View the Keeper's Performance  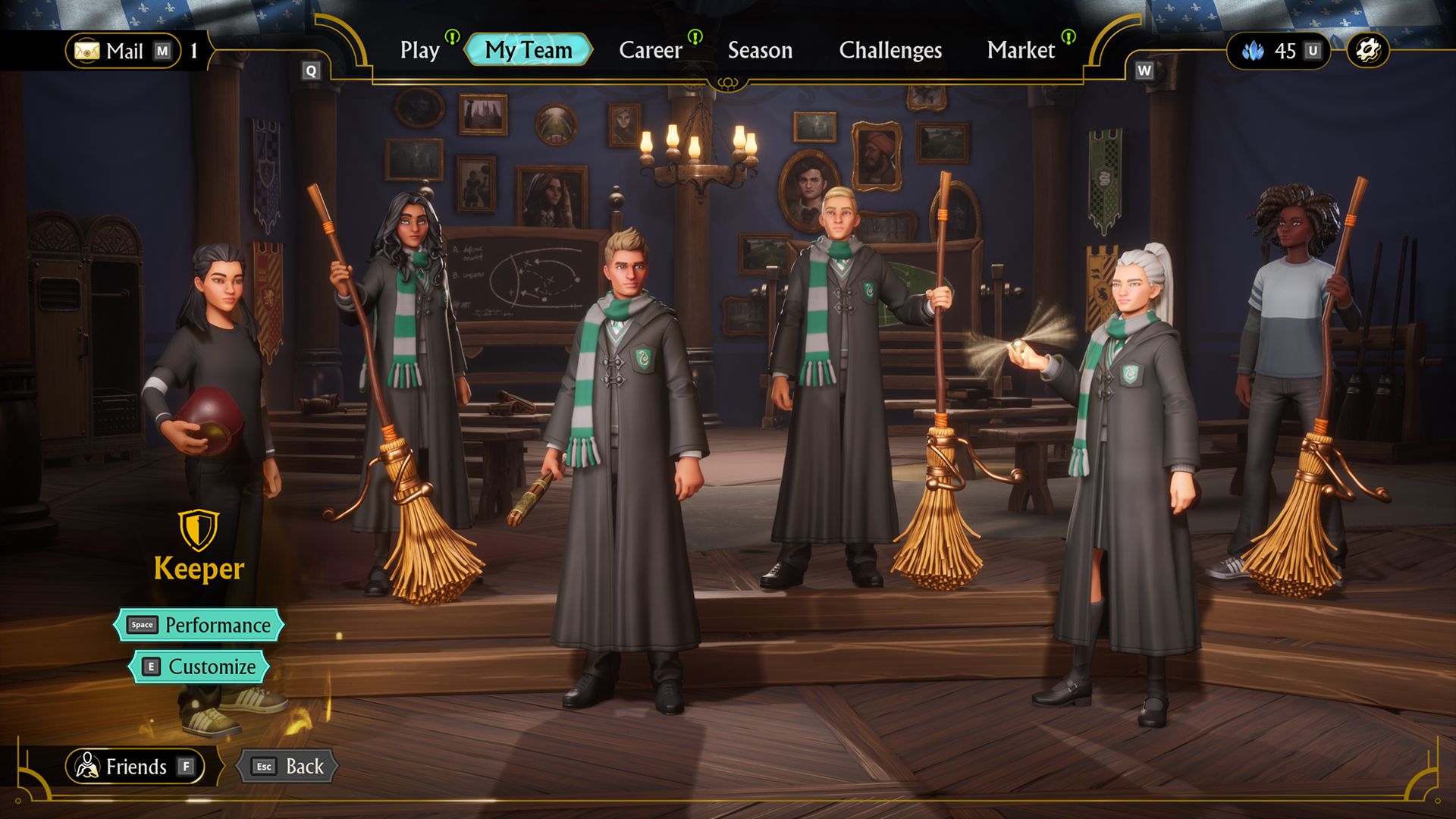coord(199,625)
